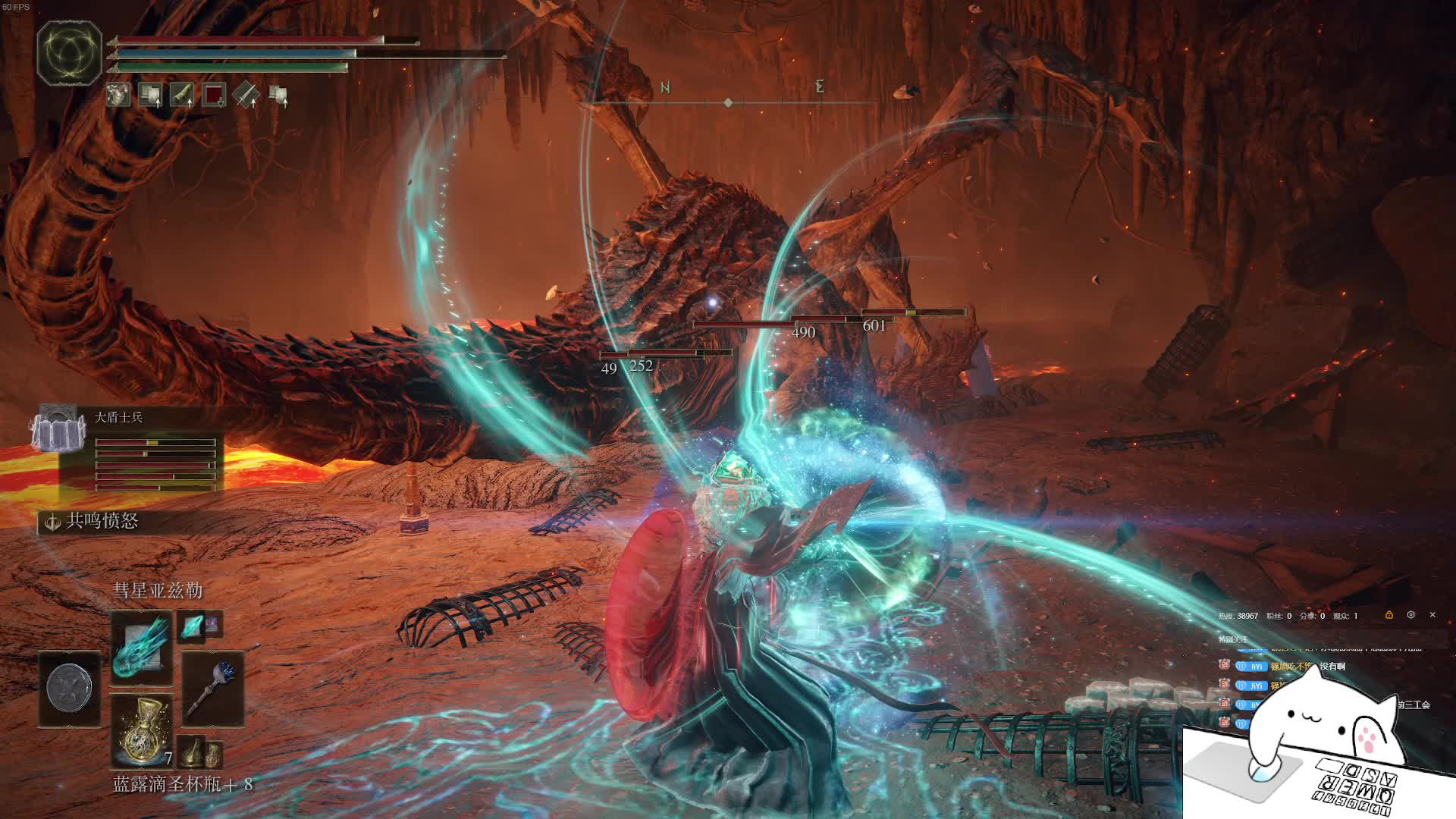The image size is (1456, 819).
Task: Select the Comet Azur spell slot
Action: 141,649
